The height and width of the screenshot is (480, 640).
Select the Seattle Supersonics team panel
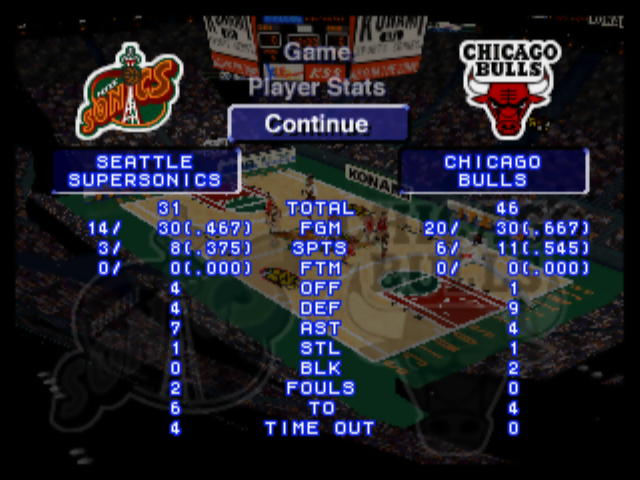pos(145,171)
